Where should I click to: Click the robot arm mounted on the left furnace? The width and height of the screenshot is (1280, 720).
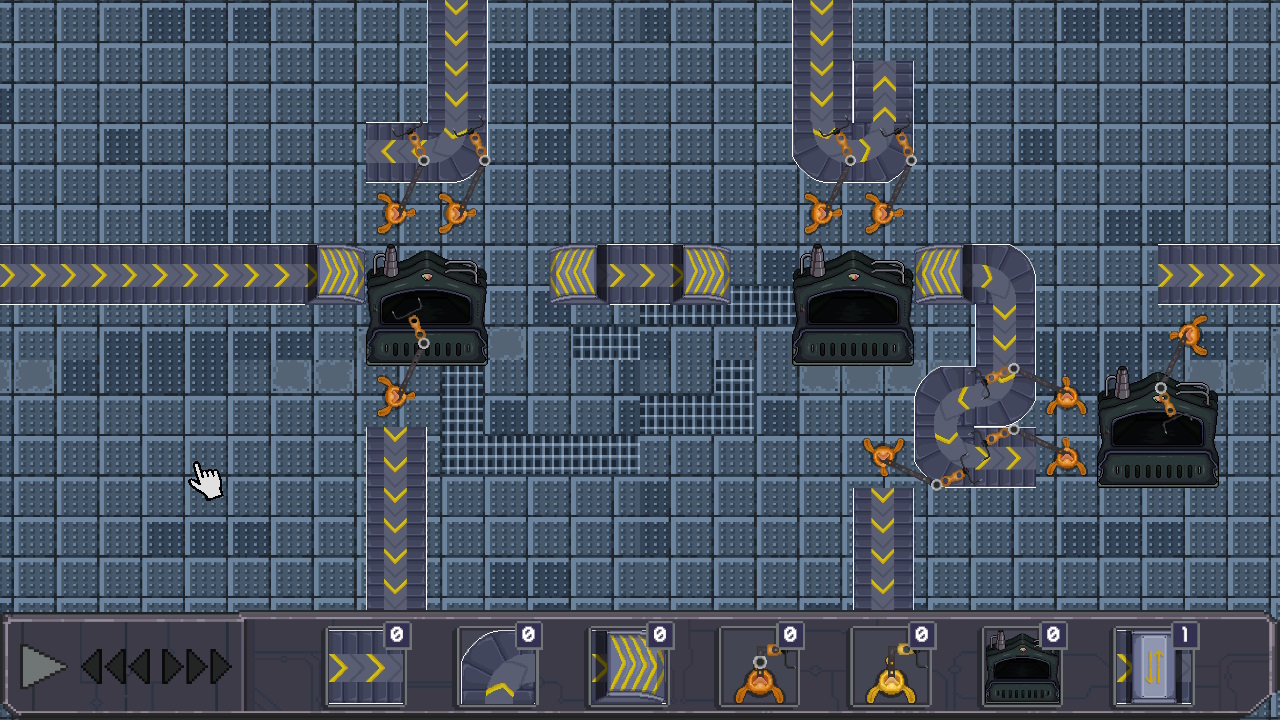point(416,330)
